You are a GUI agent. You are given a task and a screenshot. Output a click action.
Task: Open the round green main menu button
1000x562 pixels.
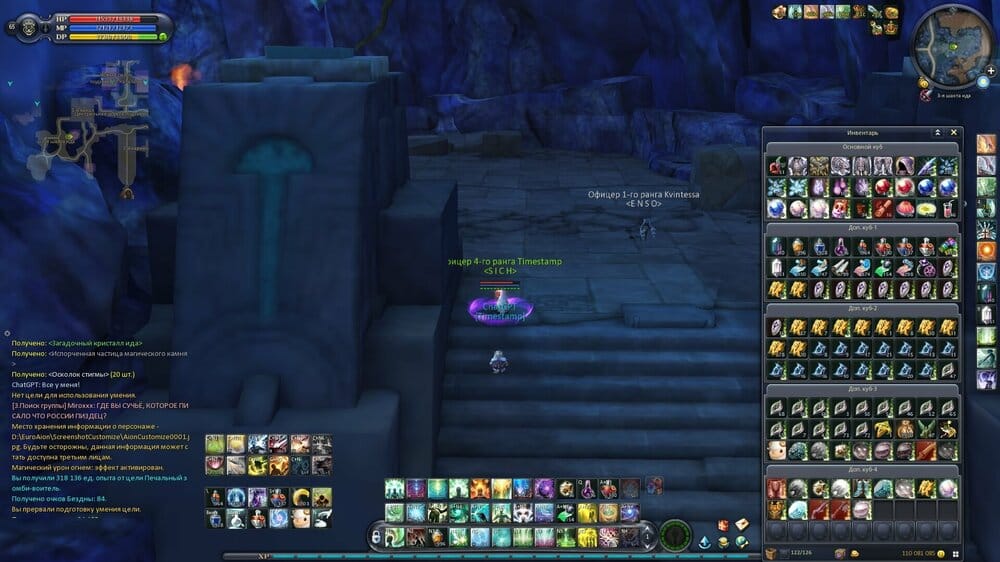[675, 534]
